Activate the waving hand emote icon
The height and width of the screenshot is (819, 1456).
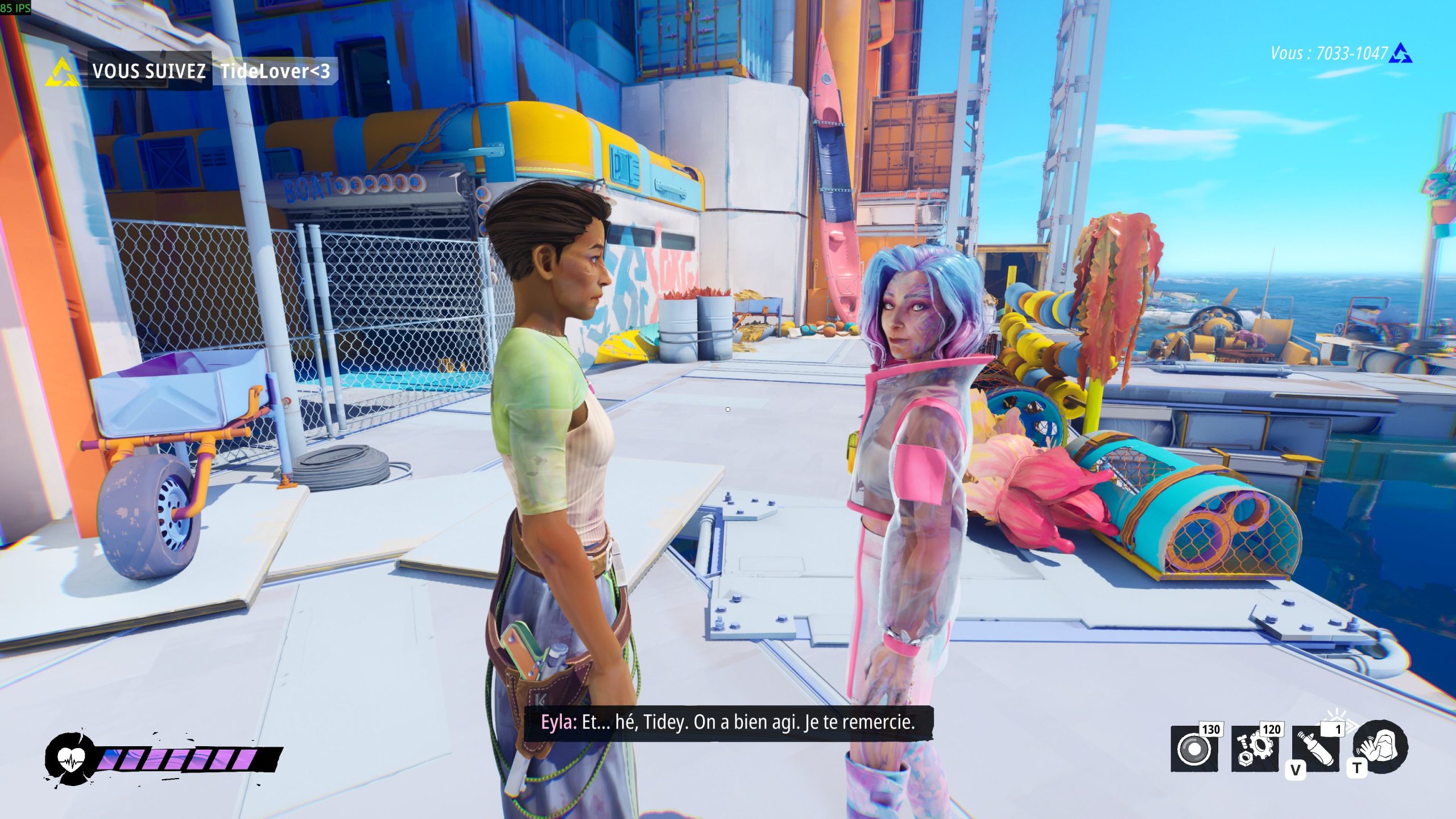pos(1380,746)
